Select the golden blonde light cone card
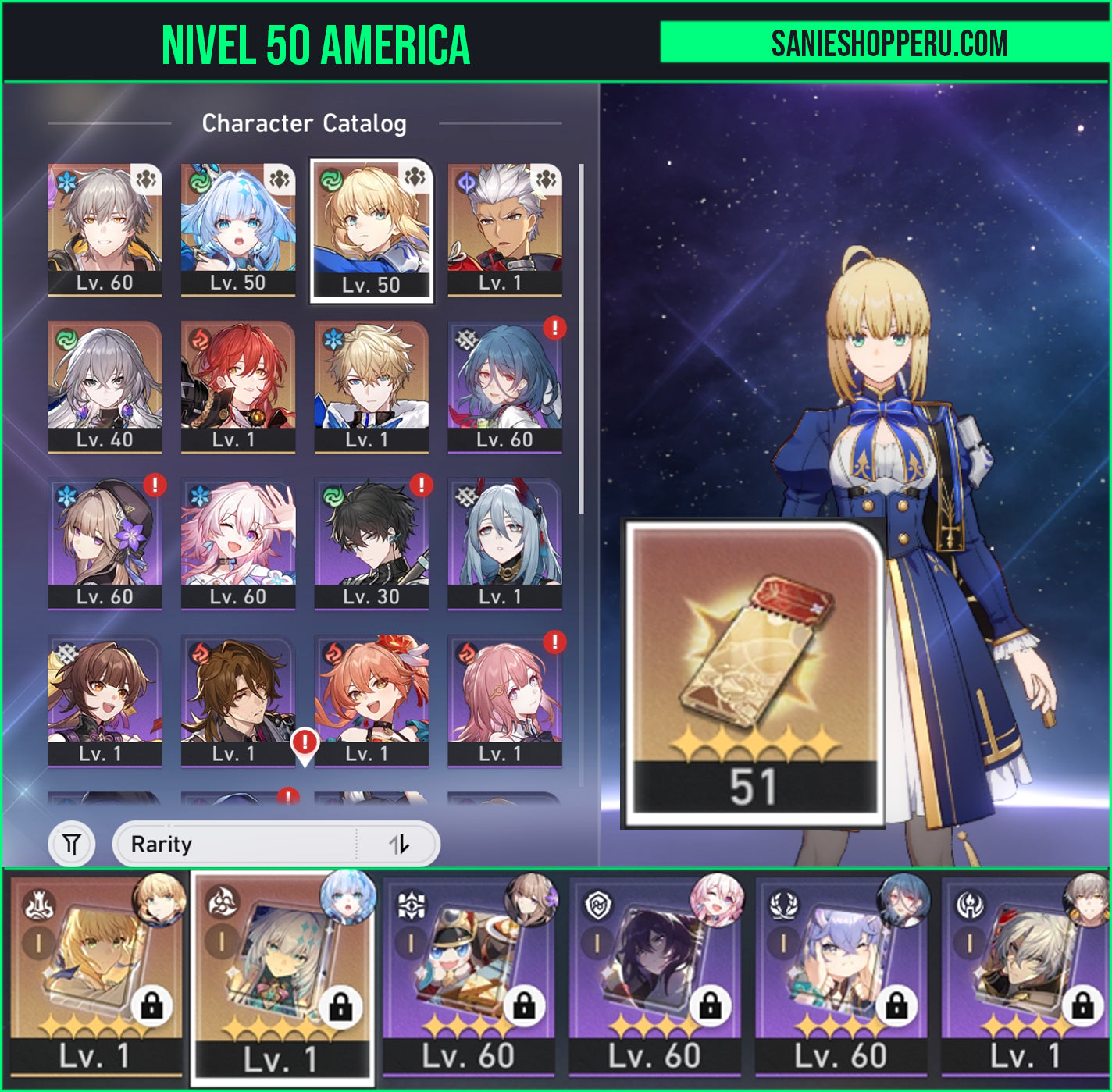Viewport: 1112px width, 1092px height. click(x=97, y=976)
